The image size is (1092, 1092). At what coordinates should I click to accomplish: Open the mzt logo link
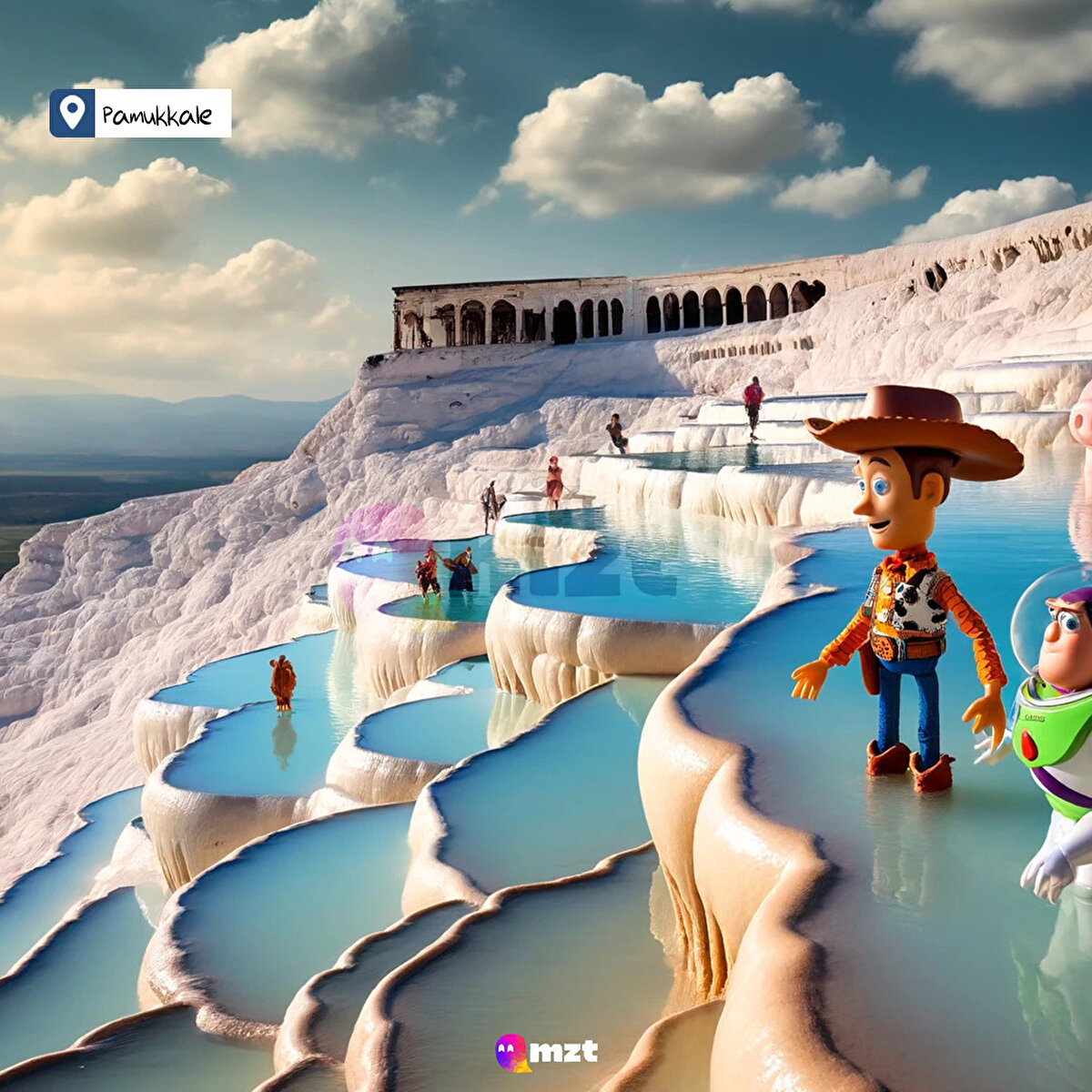[x=547, y=1052]
